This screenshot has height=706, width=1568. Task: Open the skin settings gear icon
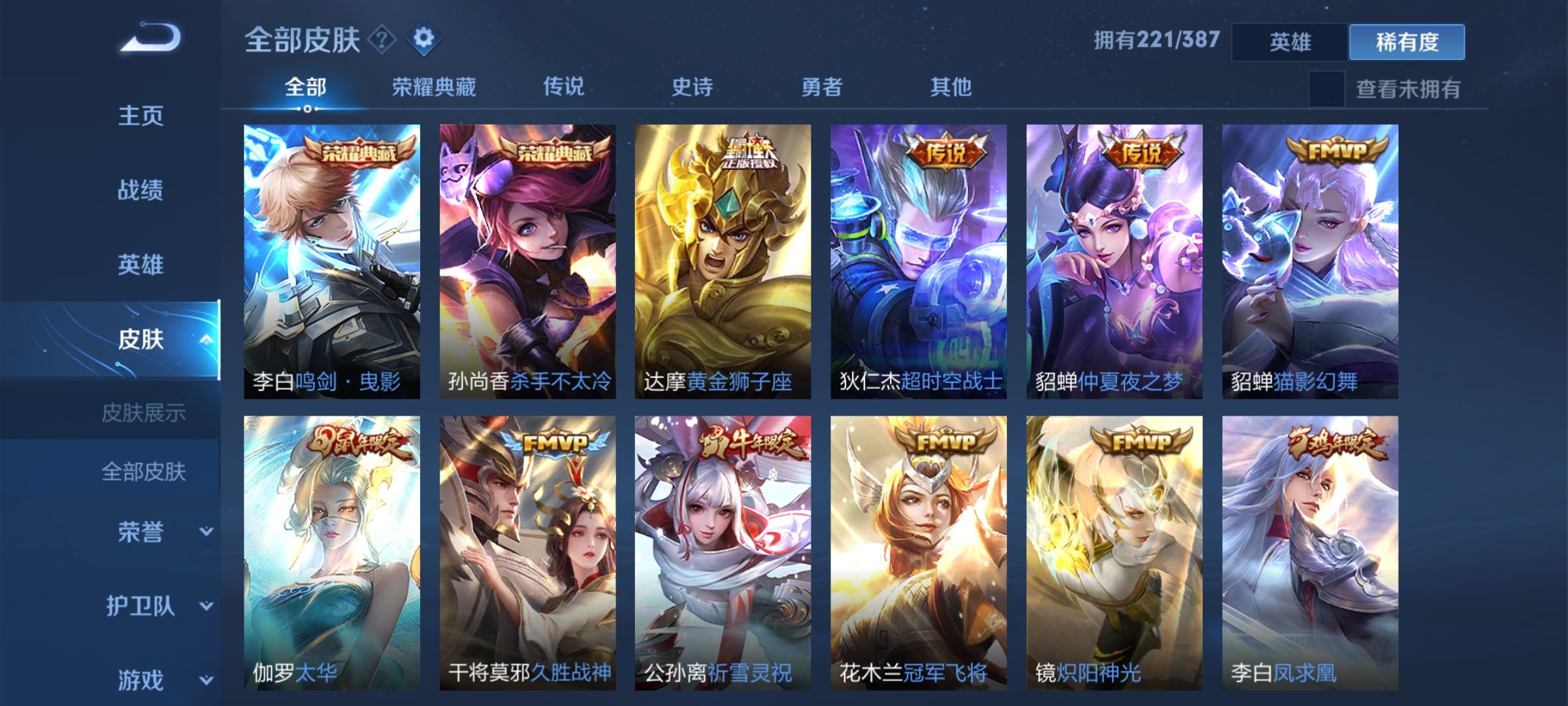click(425, 39)
